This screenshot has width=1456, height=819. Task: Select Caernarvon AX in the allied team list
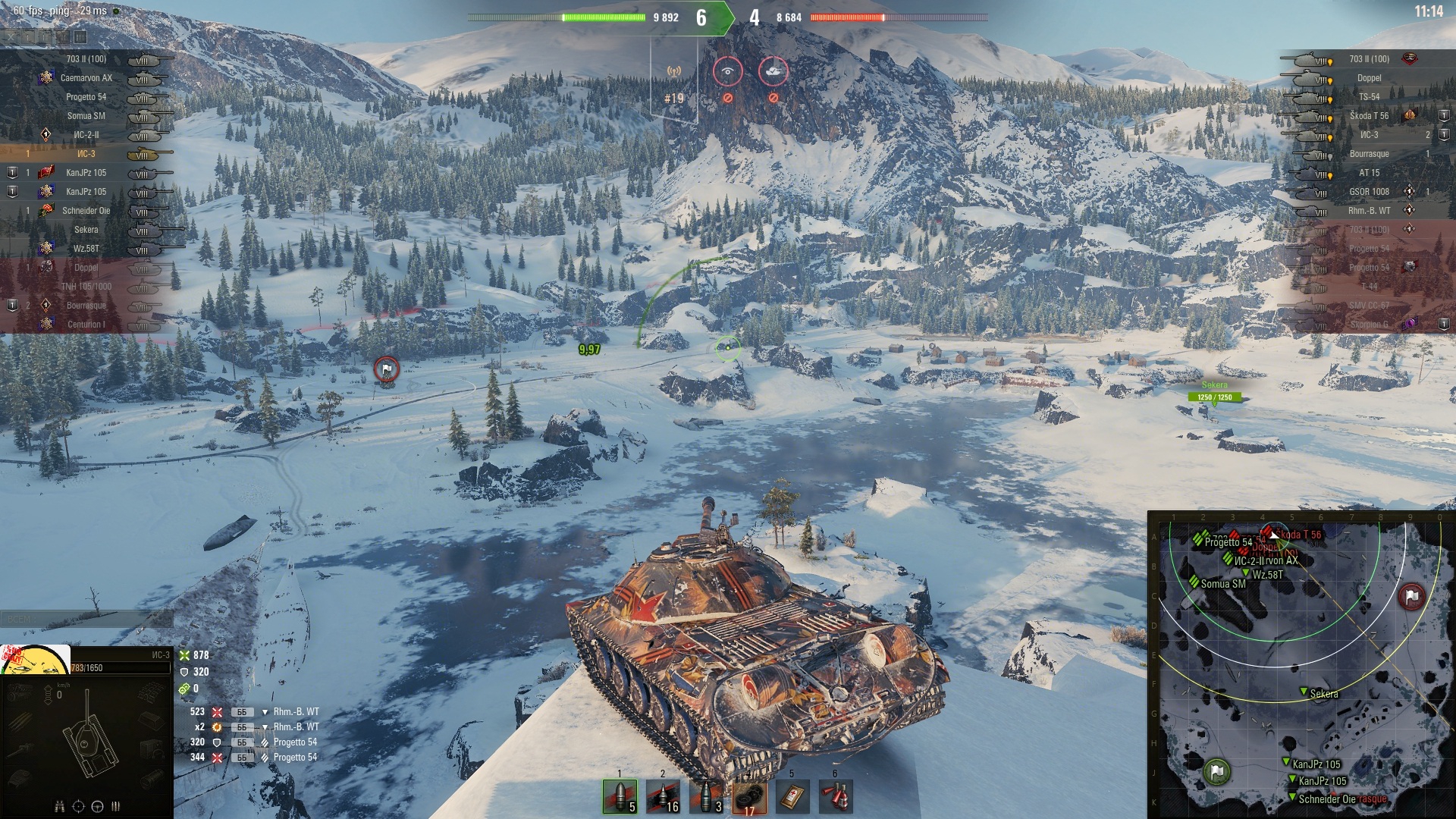[86, 78]
